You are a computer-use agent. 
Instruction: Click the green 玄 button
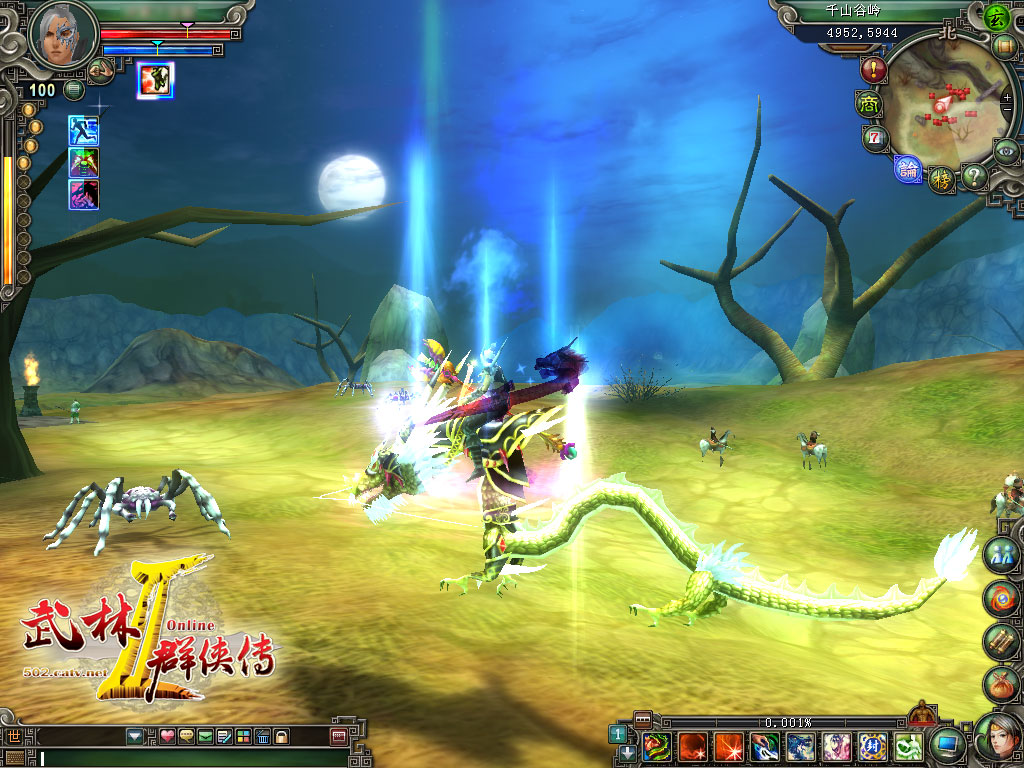tap(995, 17)
